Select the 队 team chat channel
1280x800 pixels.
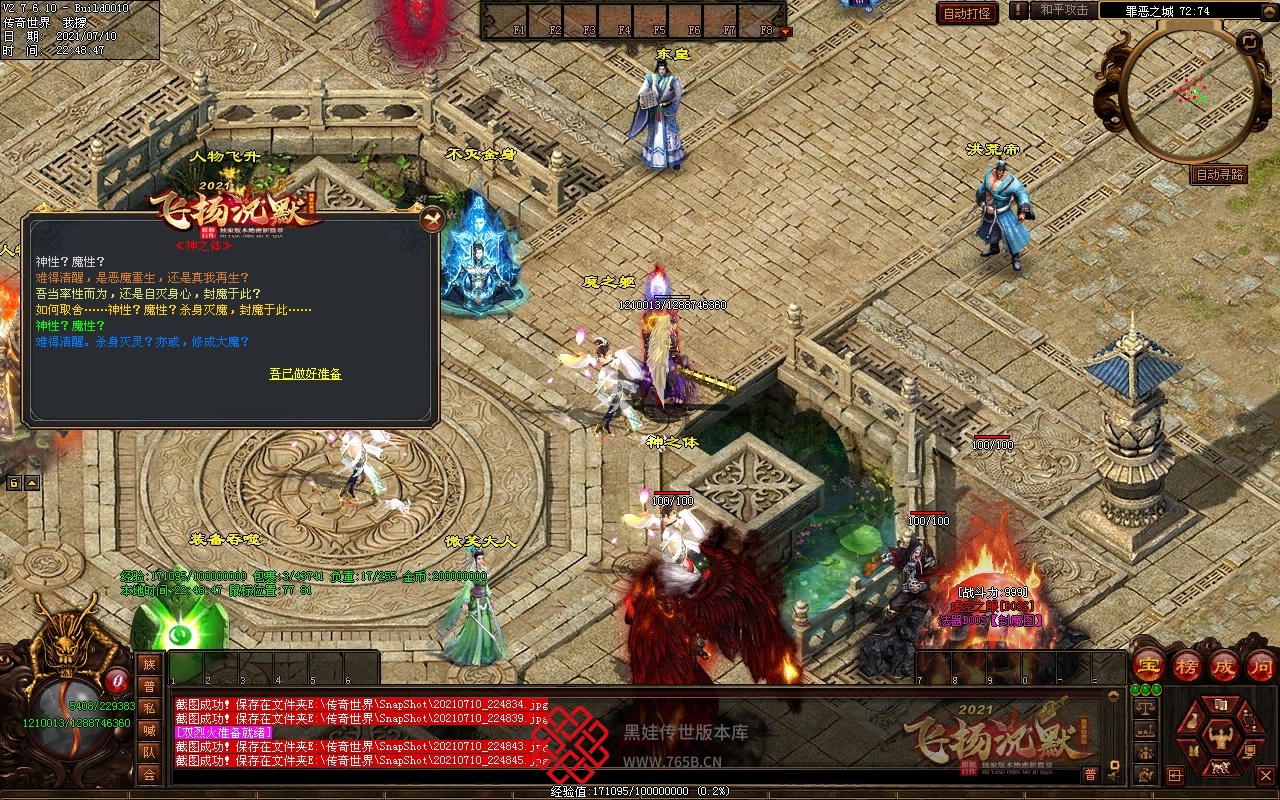[149, 752]
